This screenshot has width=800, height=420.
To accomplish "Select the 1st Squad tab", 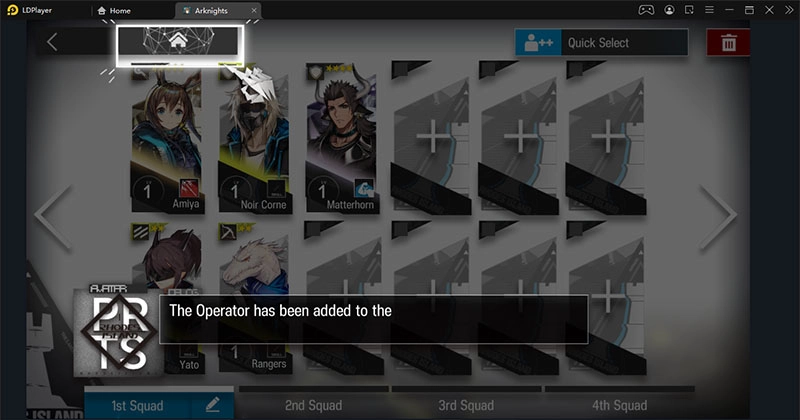I will pyautogui.click(x=140, y=405).
